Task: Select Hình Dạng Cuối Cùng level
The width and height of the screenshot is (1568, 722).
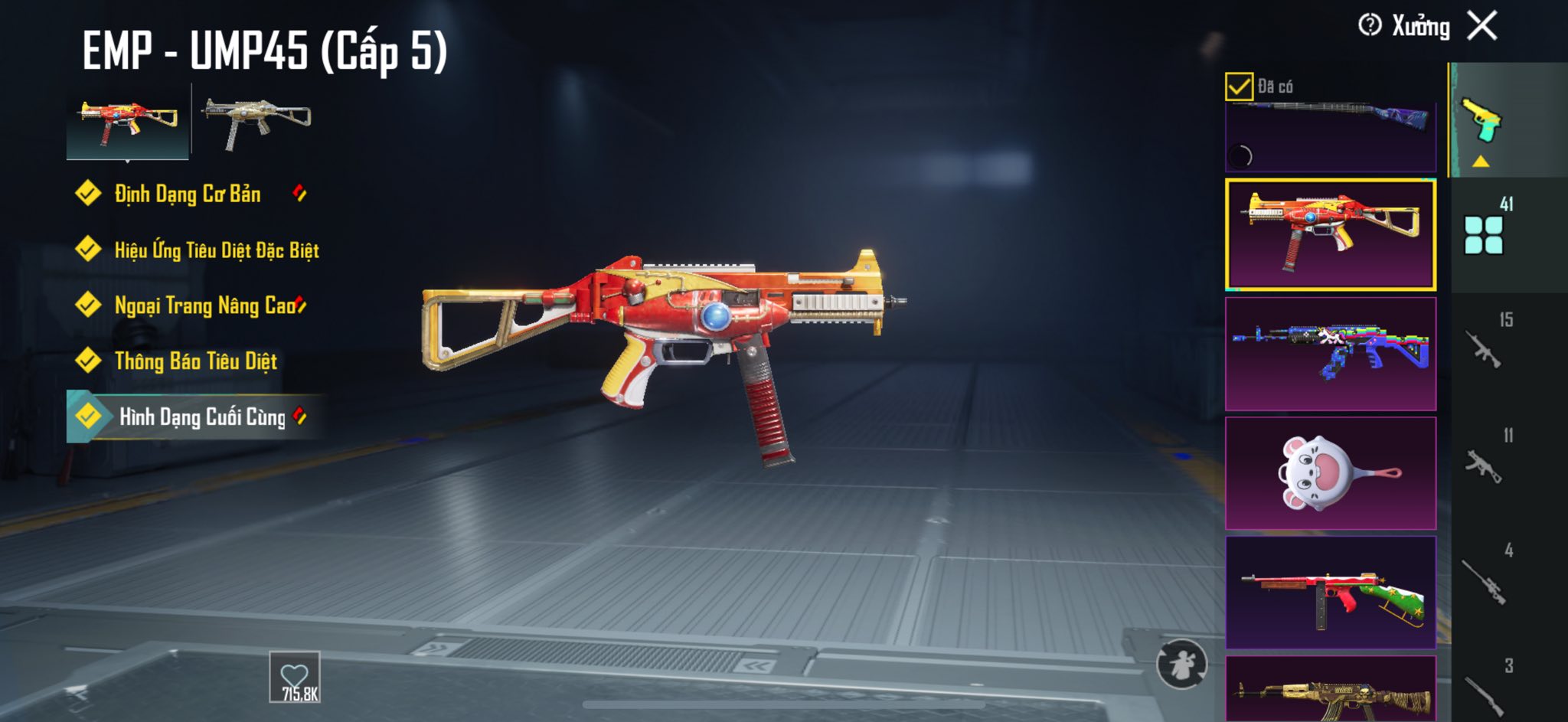Action: pyautogui.click(x=201, y=417)
